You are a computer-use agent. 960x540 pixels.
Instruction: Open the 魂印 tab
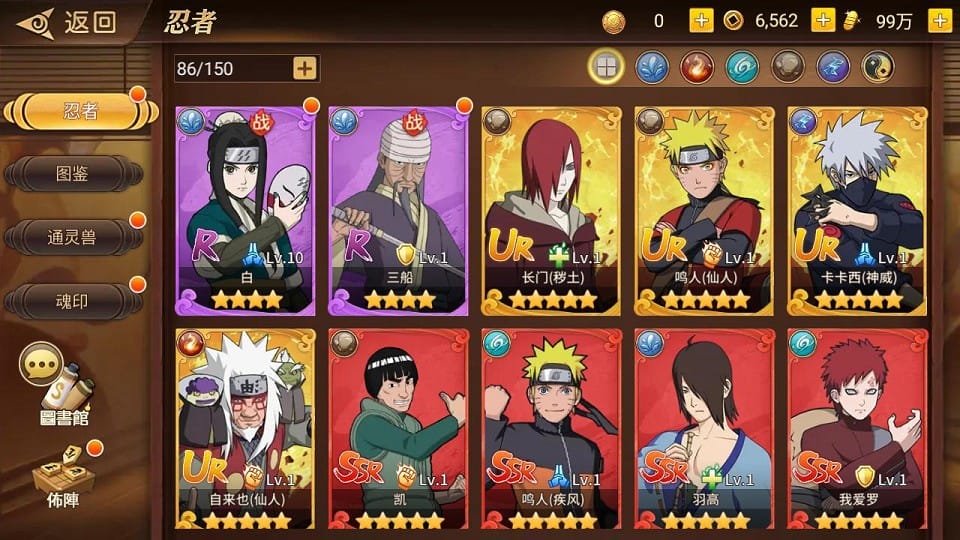coord(72,300)
